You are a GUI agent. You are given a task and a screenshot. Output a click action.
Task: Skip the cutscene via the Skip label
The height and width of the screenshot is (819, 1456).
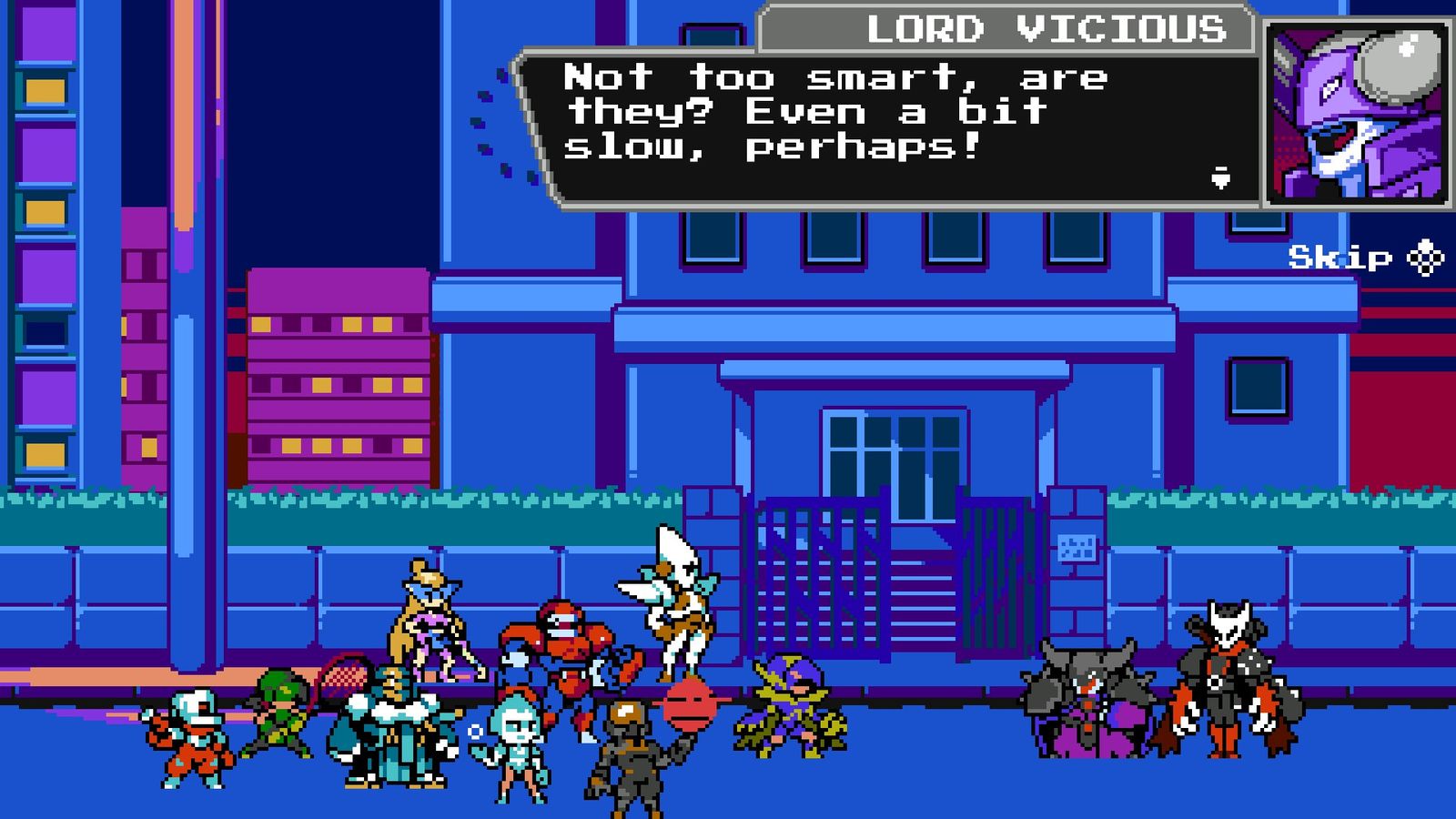pos(1340,258)
